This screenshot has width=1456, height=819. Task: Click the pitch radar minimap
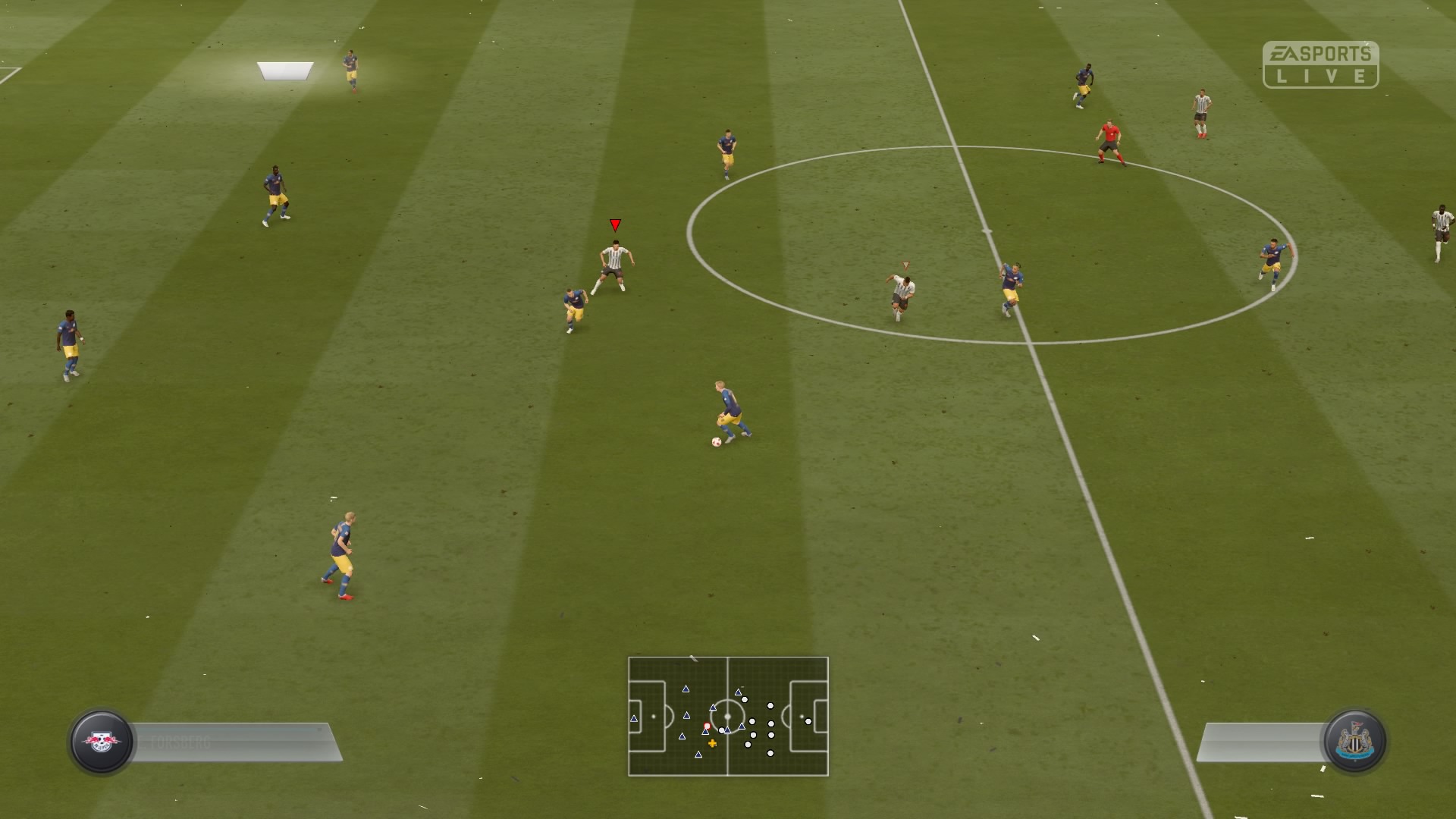click(728, 716)
